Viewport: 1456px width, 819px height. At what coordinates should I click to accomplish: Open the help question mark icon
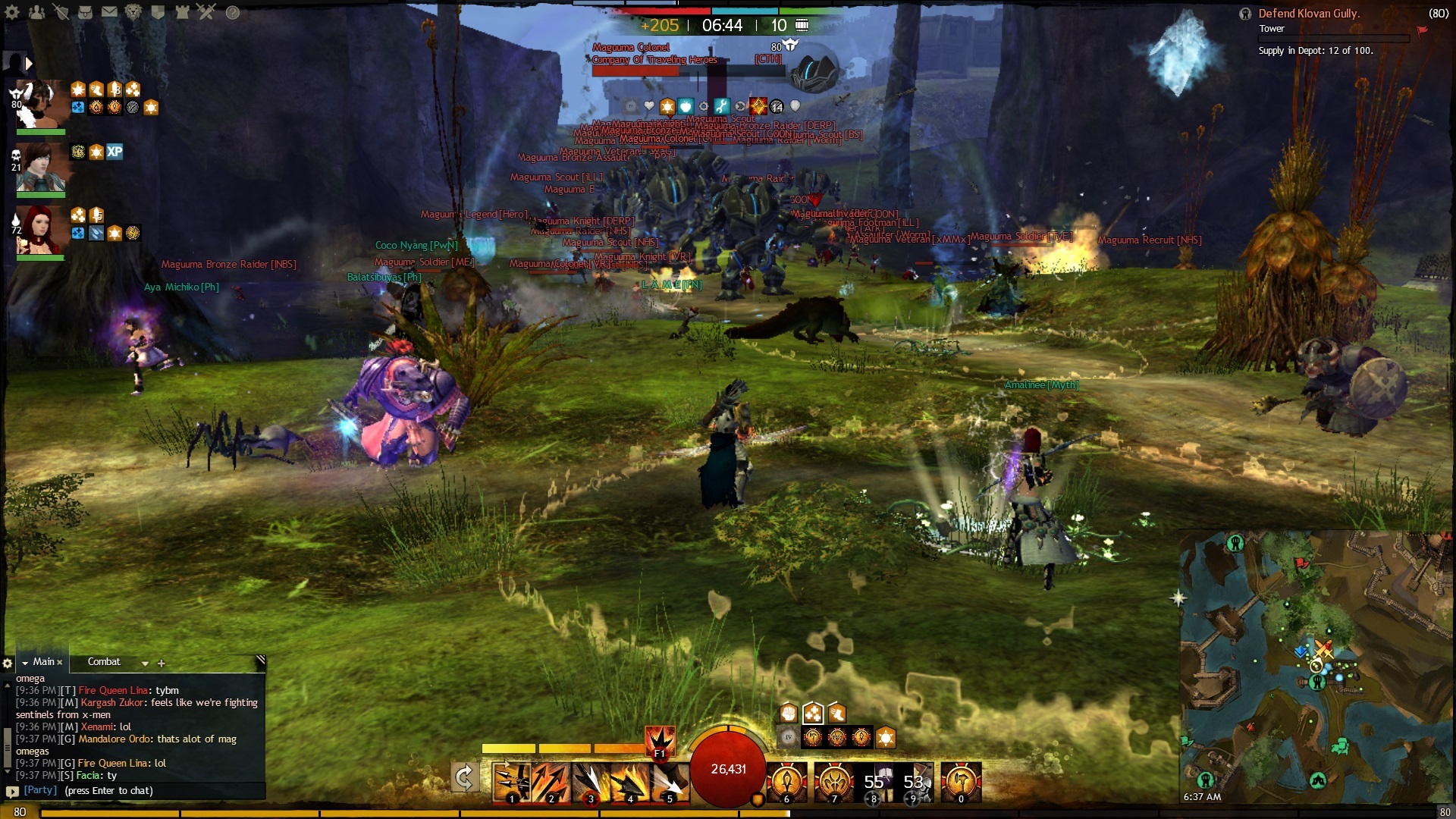[x=233, y=12]
